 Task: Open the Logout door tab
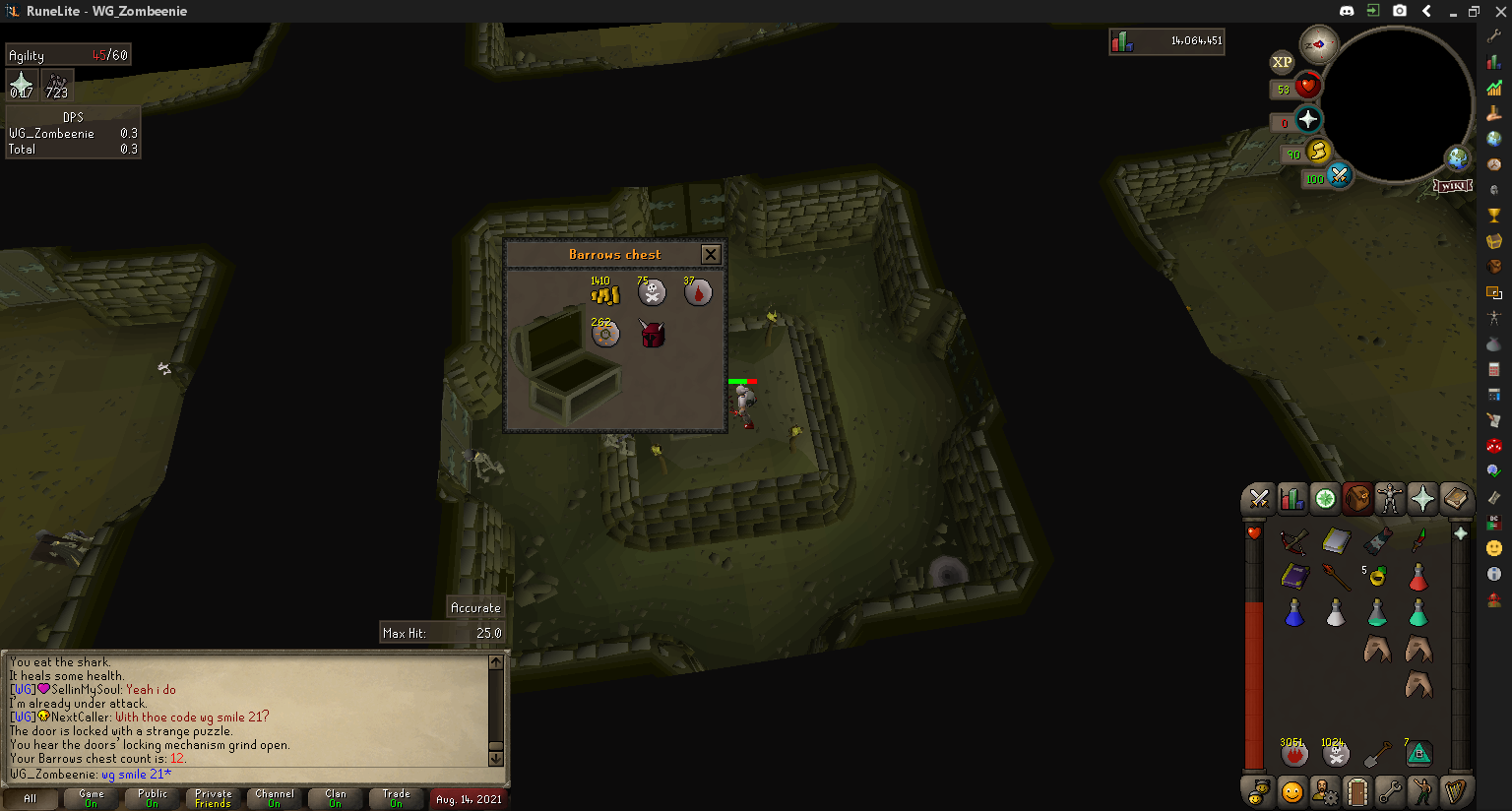tap(1356, 791)
